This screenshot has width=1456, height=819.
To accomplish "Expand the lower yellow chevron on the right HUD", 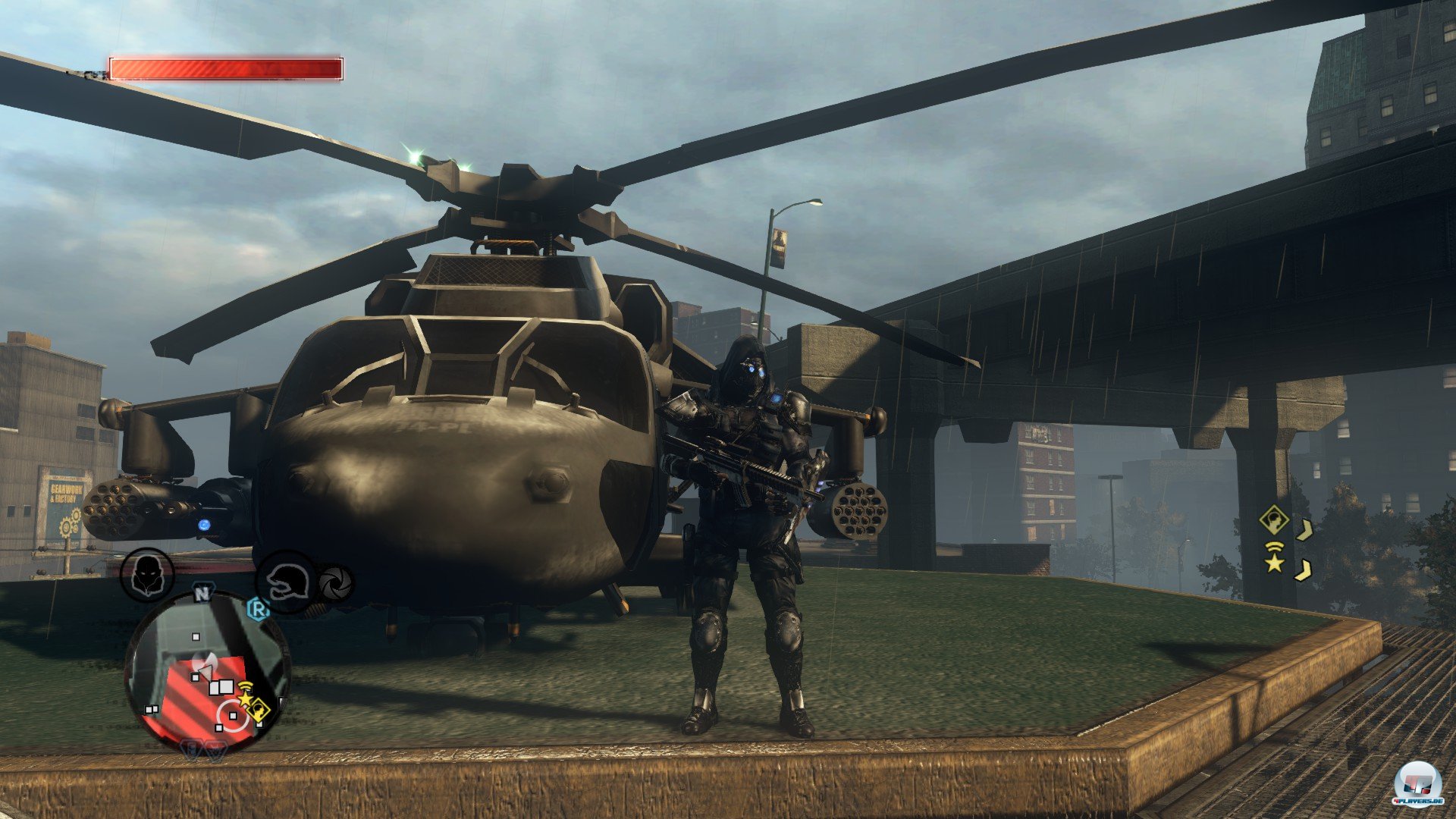I will pos(1303,570).
